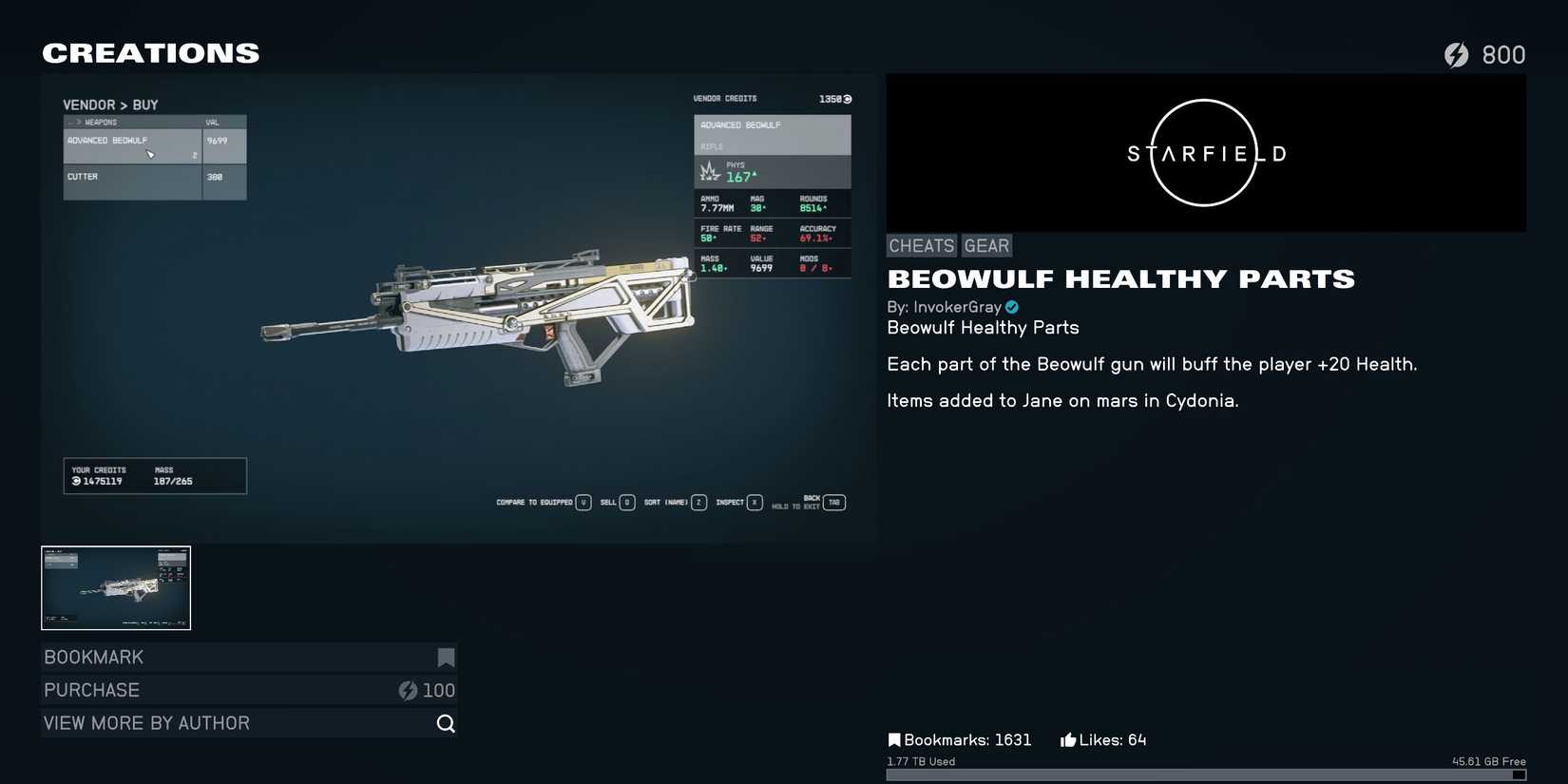Select the magnifying glass icon for author search
The image size is (1568, 784).
click(x=446, y=723)
